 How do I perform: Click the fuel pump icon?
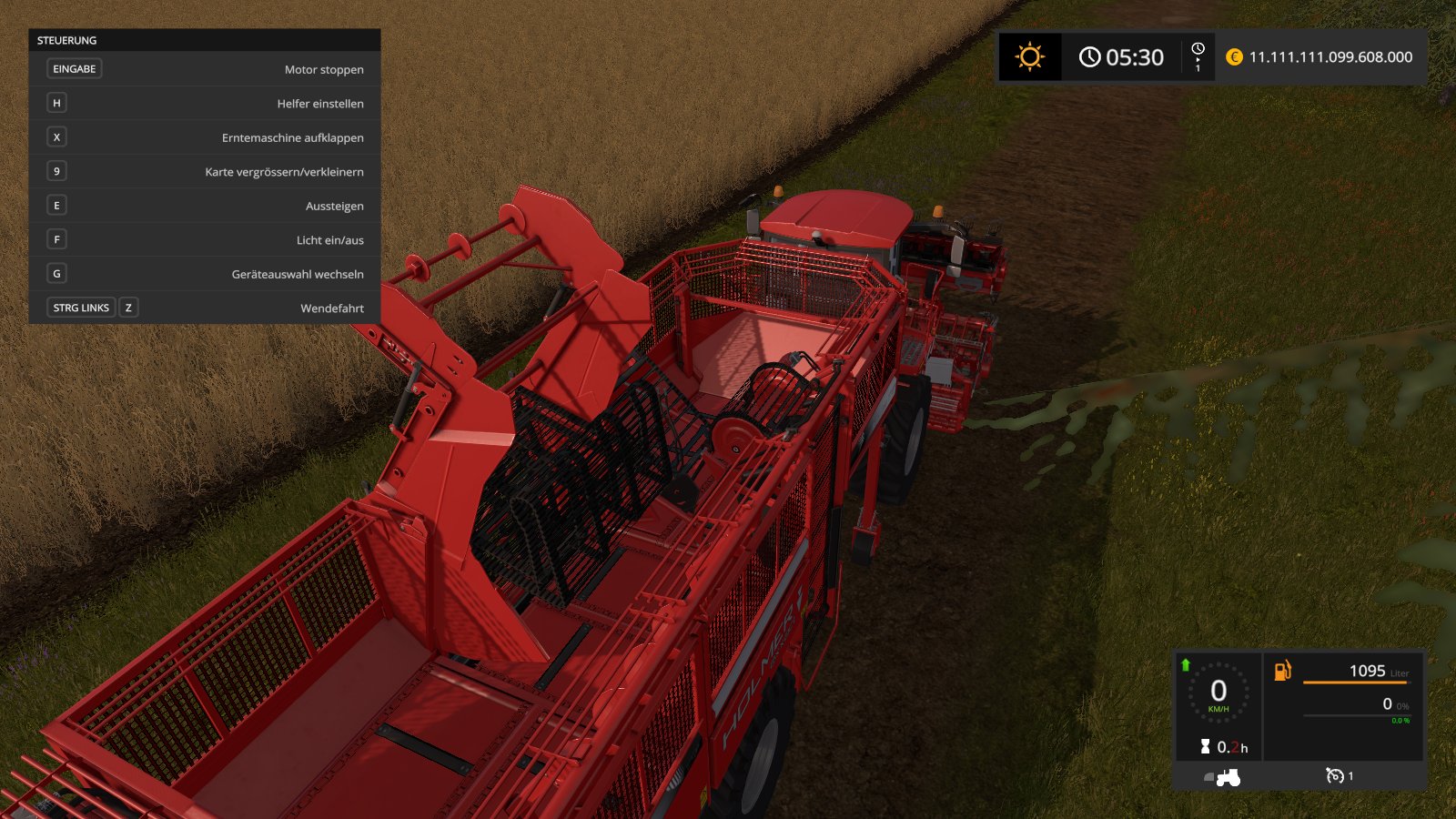[x=1282, y=672]
